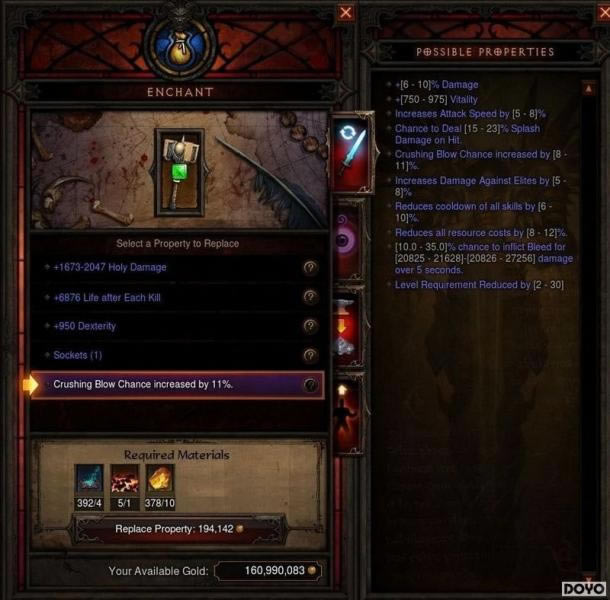610x600 pixels.
Task: Click the help icon beside Holy Damage
Action: click(310, 268)
